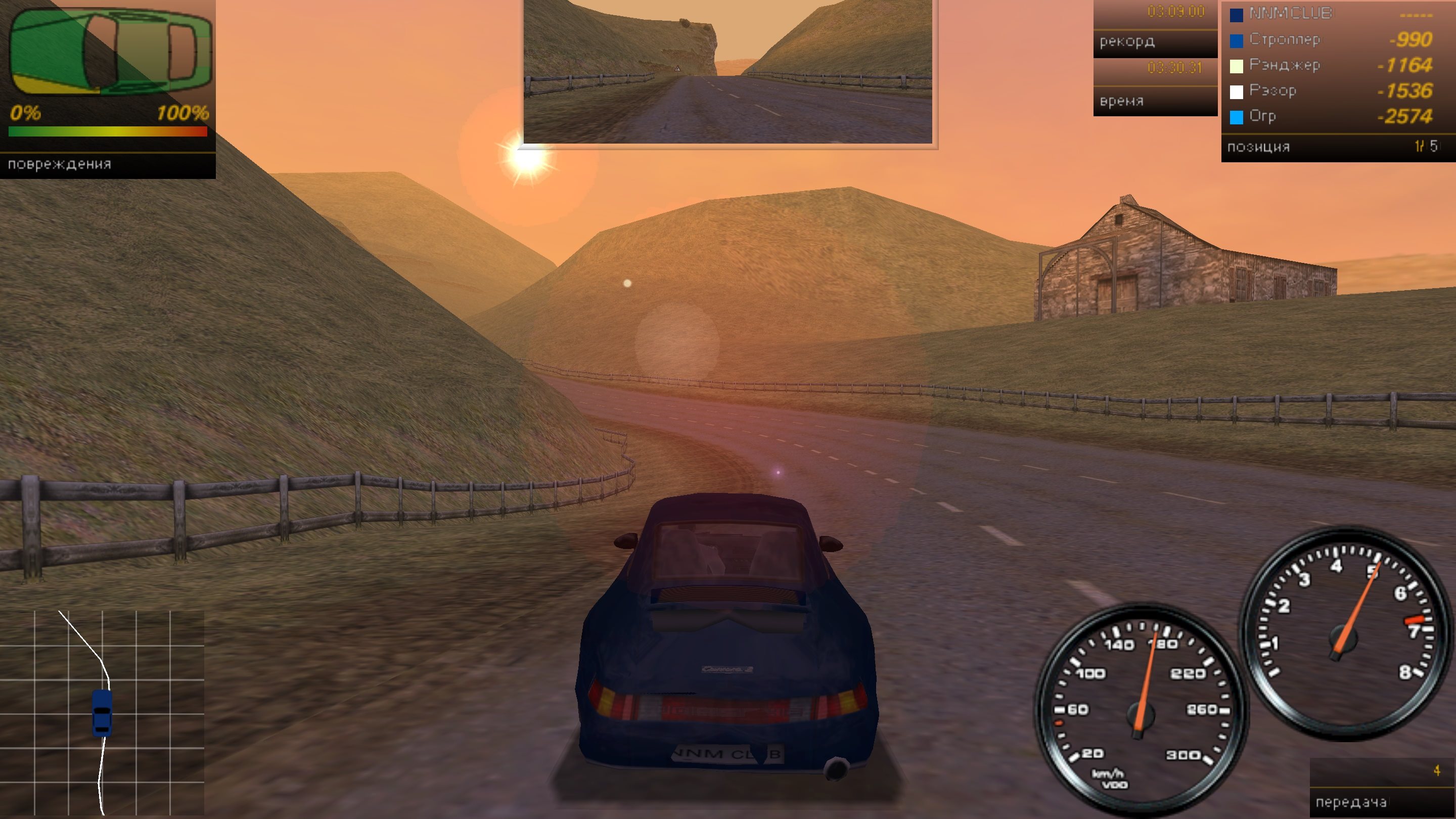Select the car damage diagram
This screenshot has width=1456, height=819.
pyautogui.click(x=110, y=52)
